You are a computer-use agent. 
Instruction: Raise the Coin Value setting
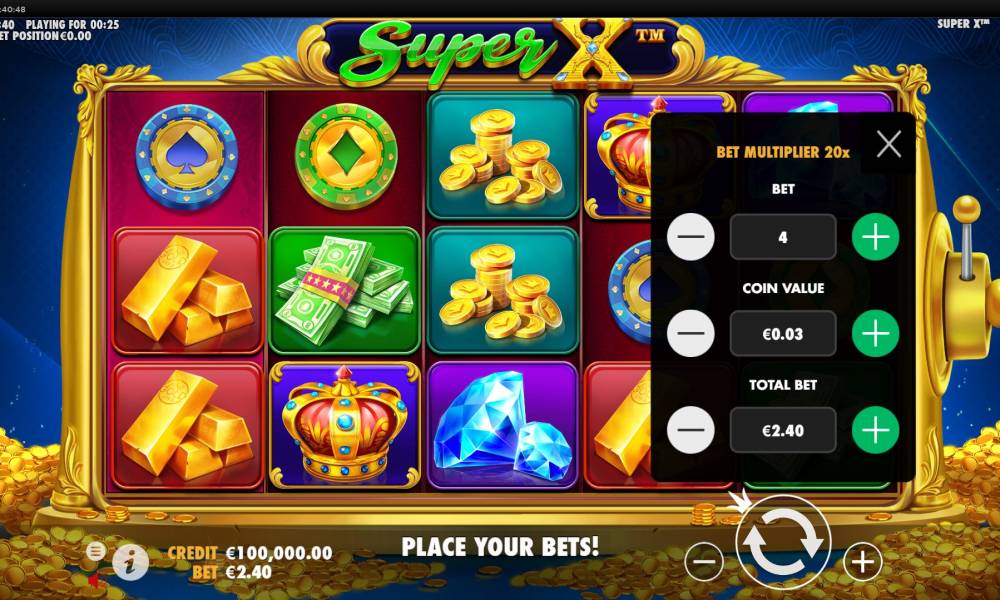point(875,334)
